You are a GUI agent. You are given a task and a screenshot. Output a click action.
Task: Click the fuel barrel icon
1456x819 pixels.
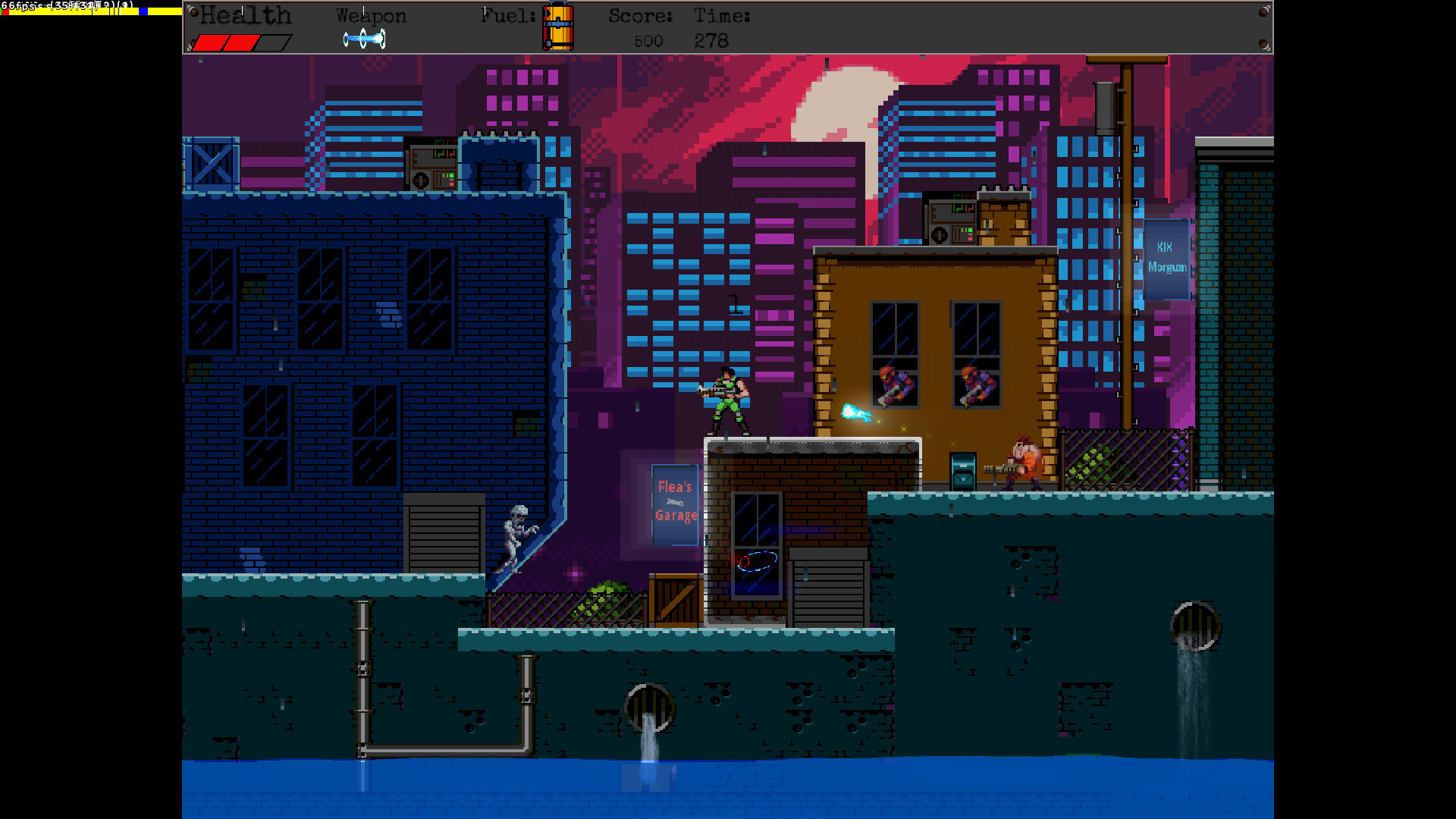click(558, 27)
